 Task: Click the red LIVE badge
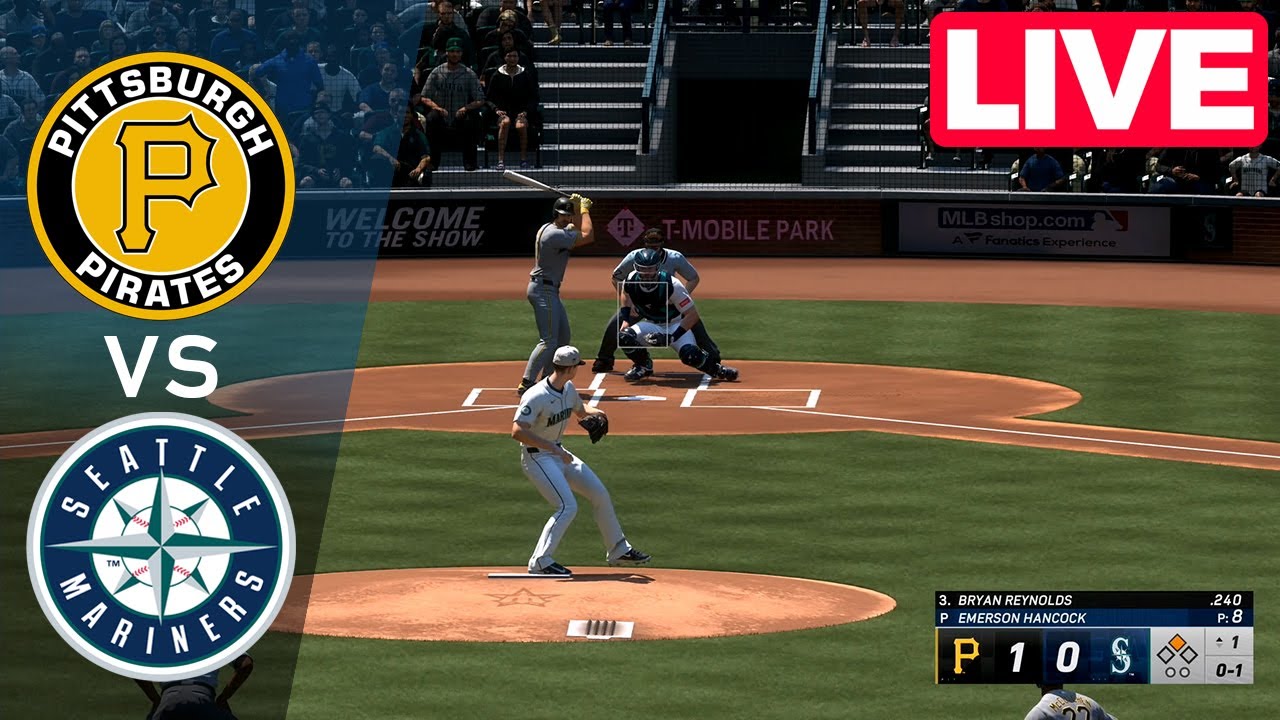1098,80
